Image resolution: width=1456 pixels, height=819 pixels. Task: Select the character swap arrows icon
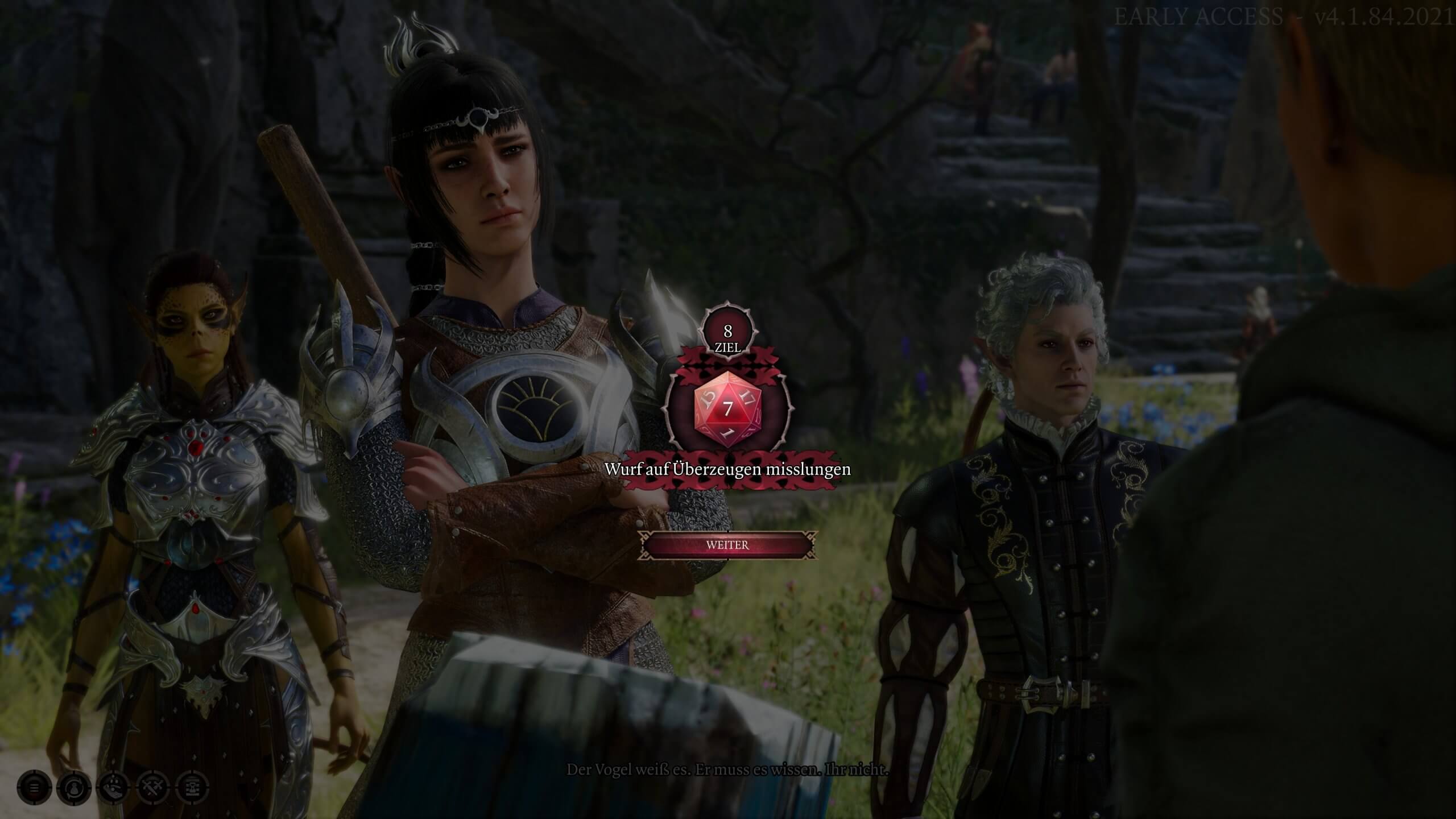(x=74, y=788)
